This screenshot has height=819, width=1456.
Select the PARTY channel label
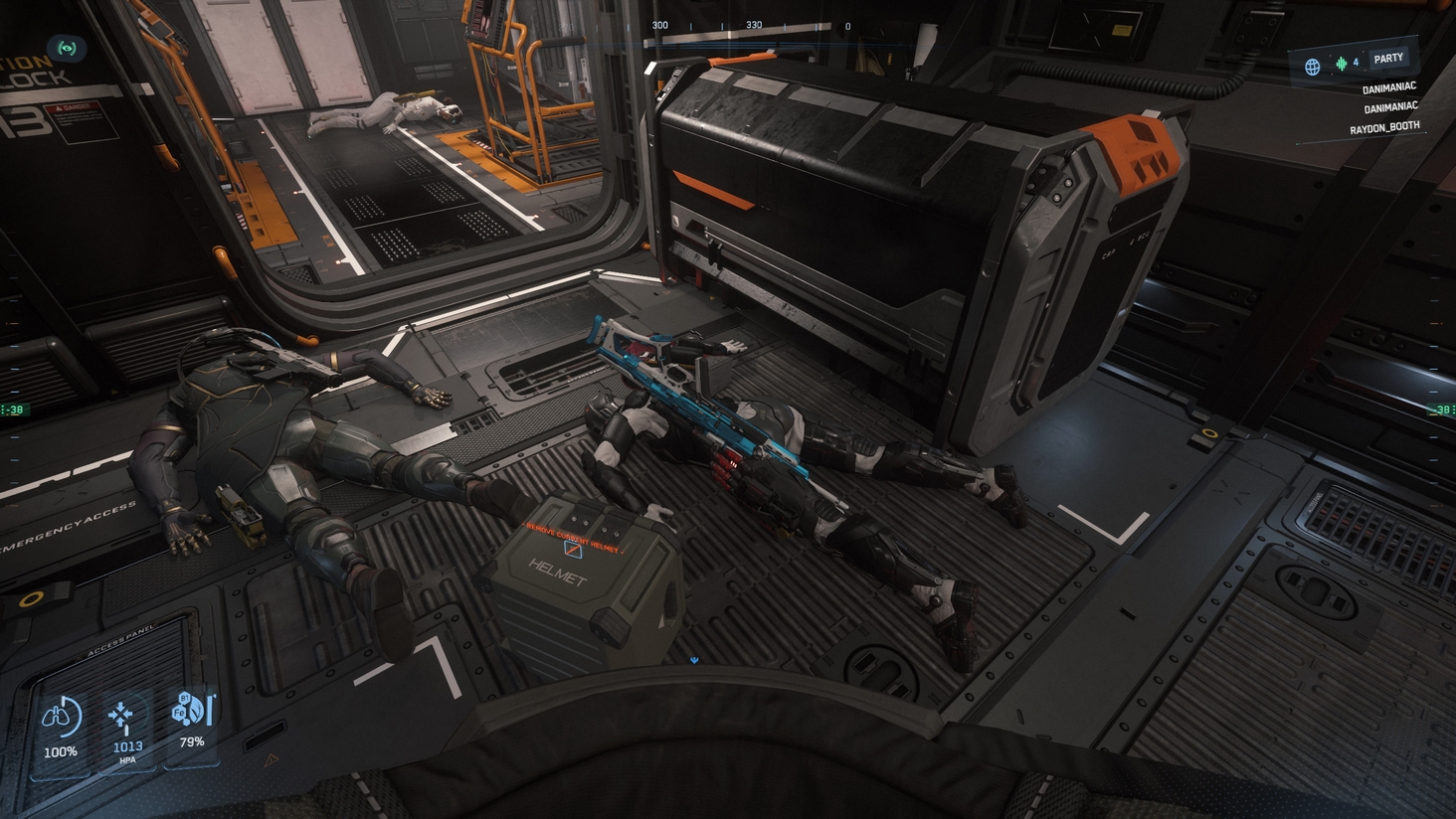[x=1388, y=60]
